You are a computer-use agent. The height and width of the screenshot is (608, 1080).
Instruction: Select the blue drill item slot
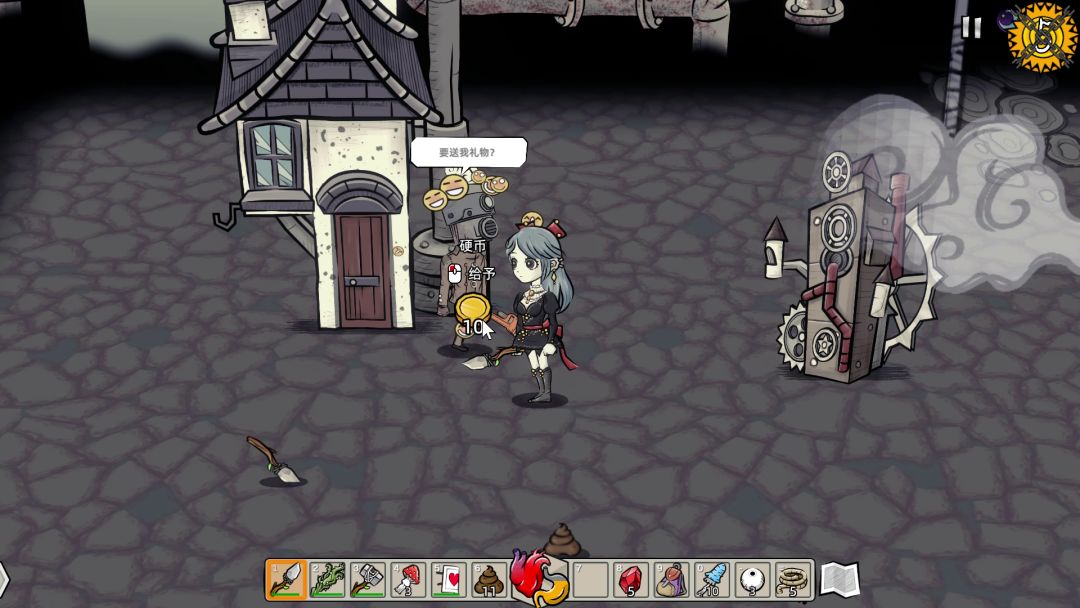coord(712,579)
